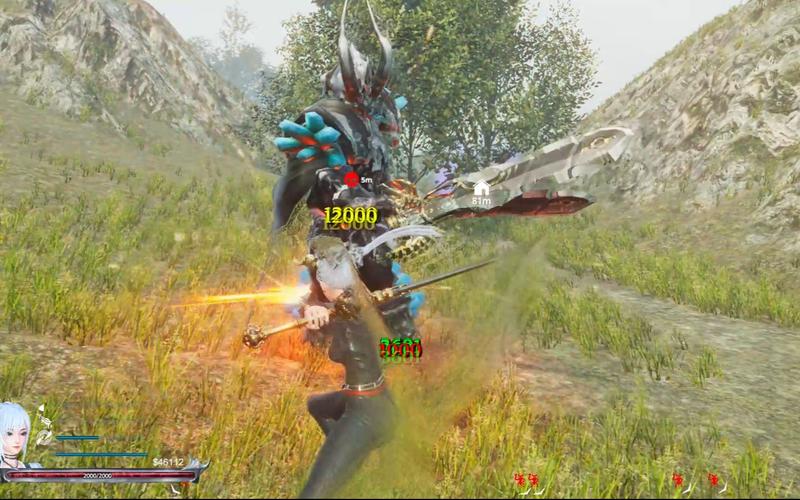Click the red enemy target marker
The height and width of the screenshot is (500, 800).
tap(351, 179)
